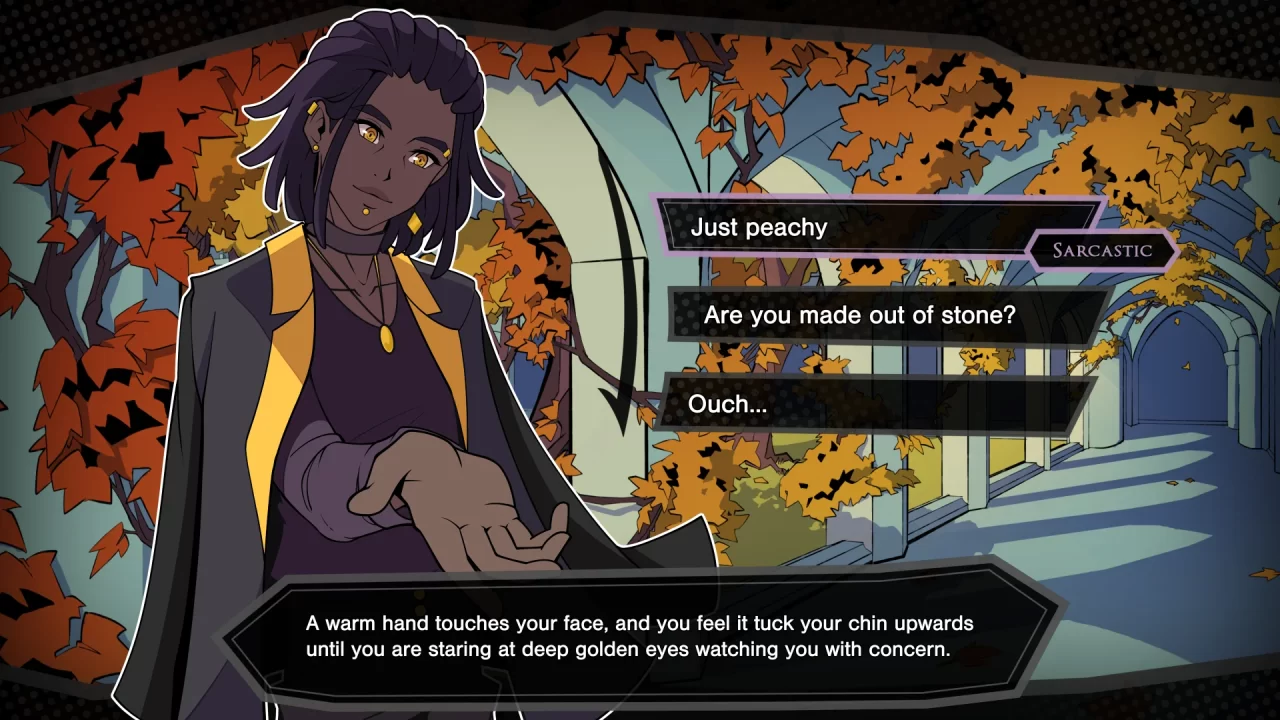
Task: Select the "Just peachy" dialogue option
Action: click(870, 227)
